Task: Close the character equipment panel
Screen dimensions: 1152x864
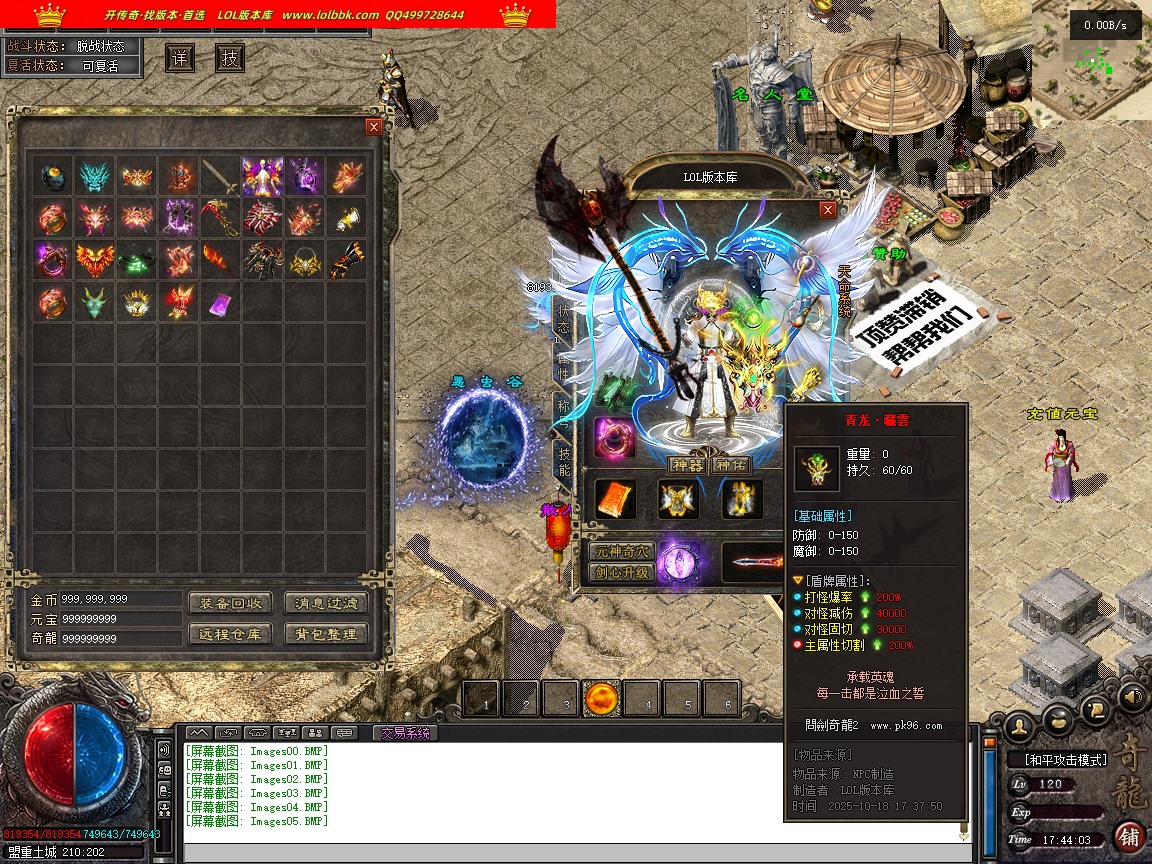Action: coord(827,210)
